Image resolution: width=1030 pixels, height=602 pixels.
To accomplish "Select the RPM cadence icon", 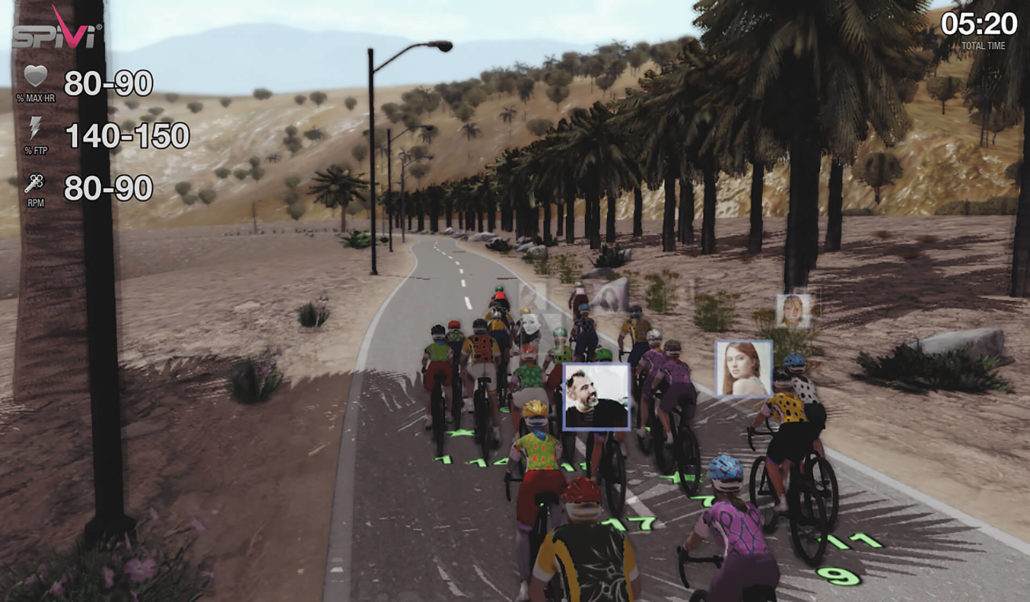I will 35,183.
